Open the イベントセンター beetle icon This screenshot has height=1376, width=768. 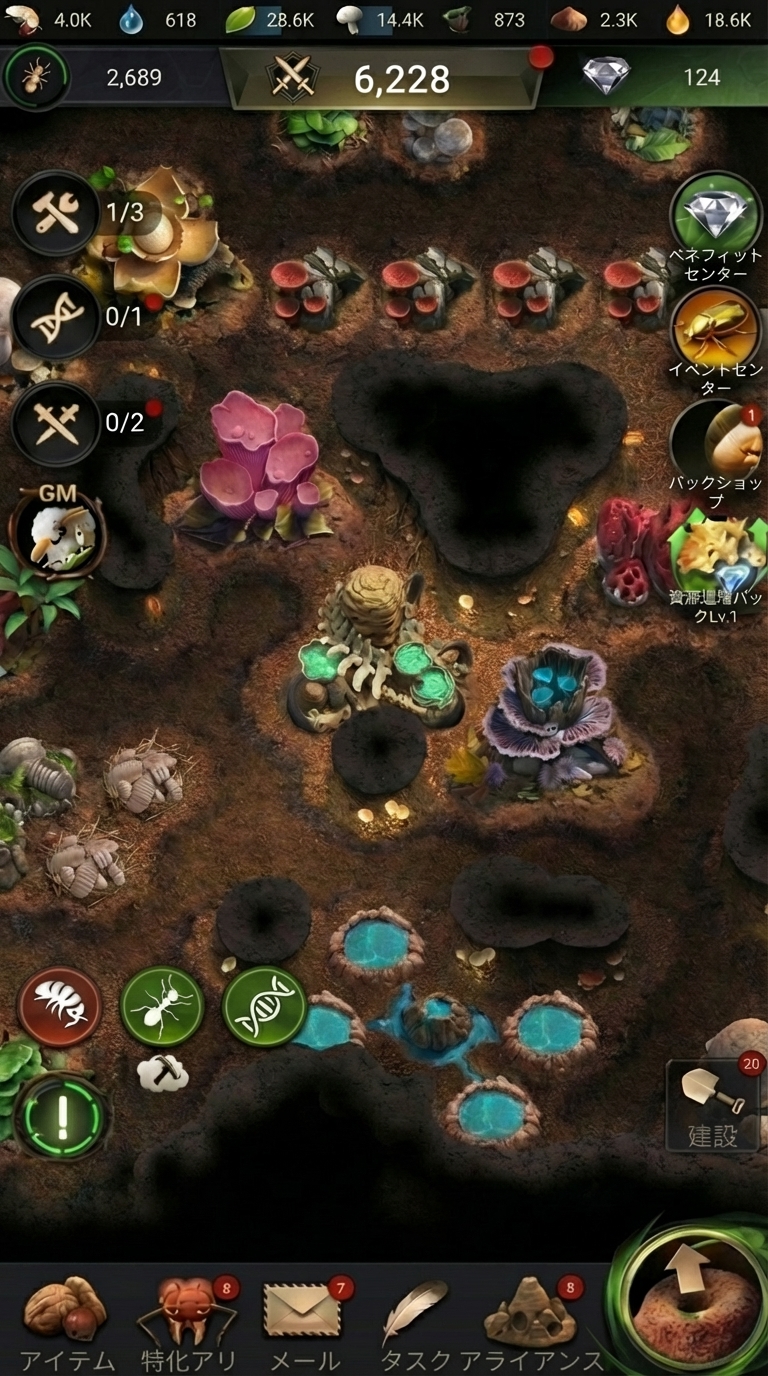point(715,329)
